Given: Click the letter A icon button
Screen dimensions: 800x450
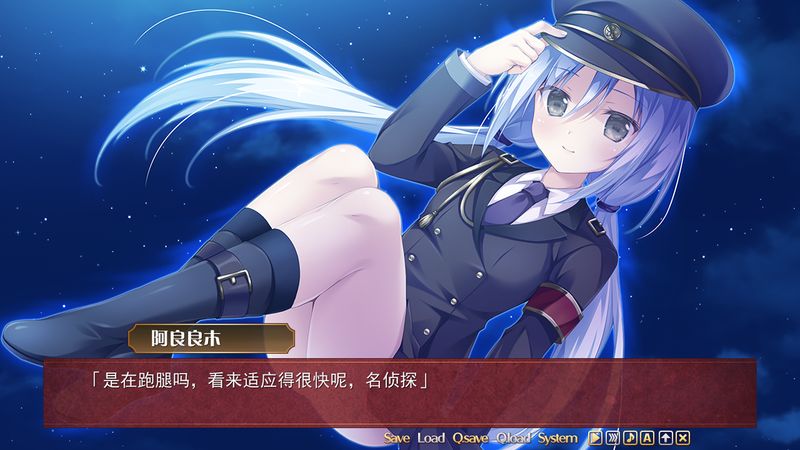Looking at the screenshot, I should (x=647, y=438).
